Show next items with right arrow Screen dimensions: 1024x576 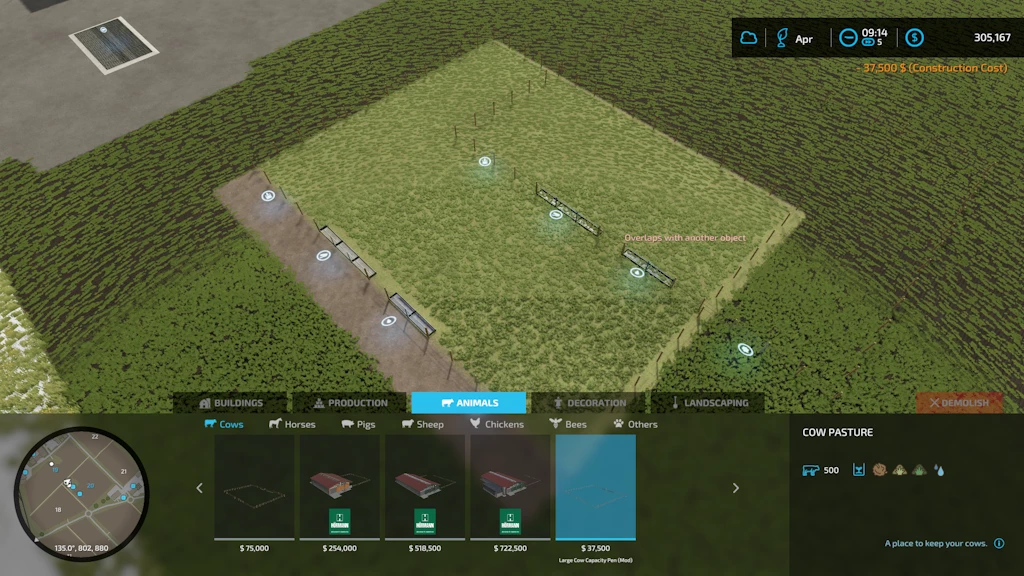point(736,488)
